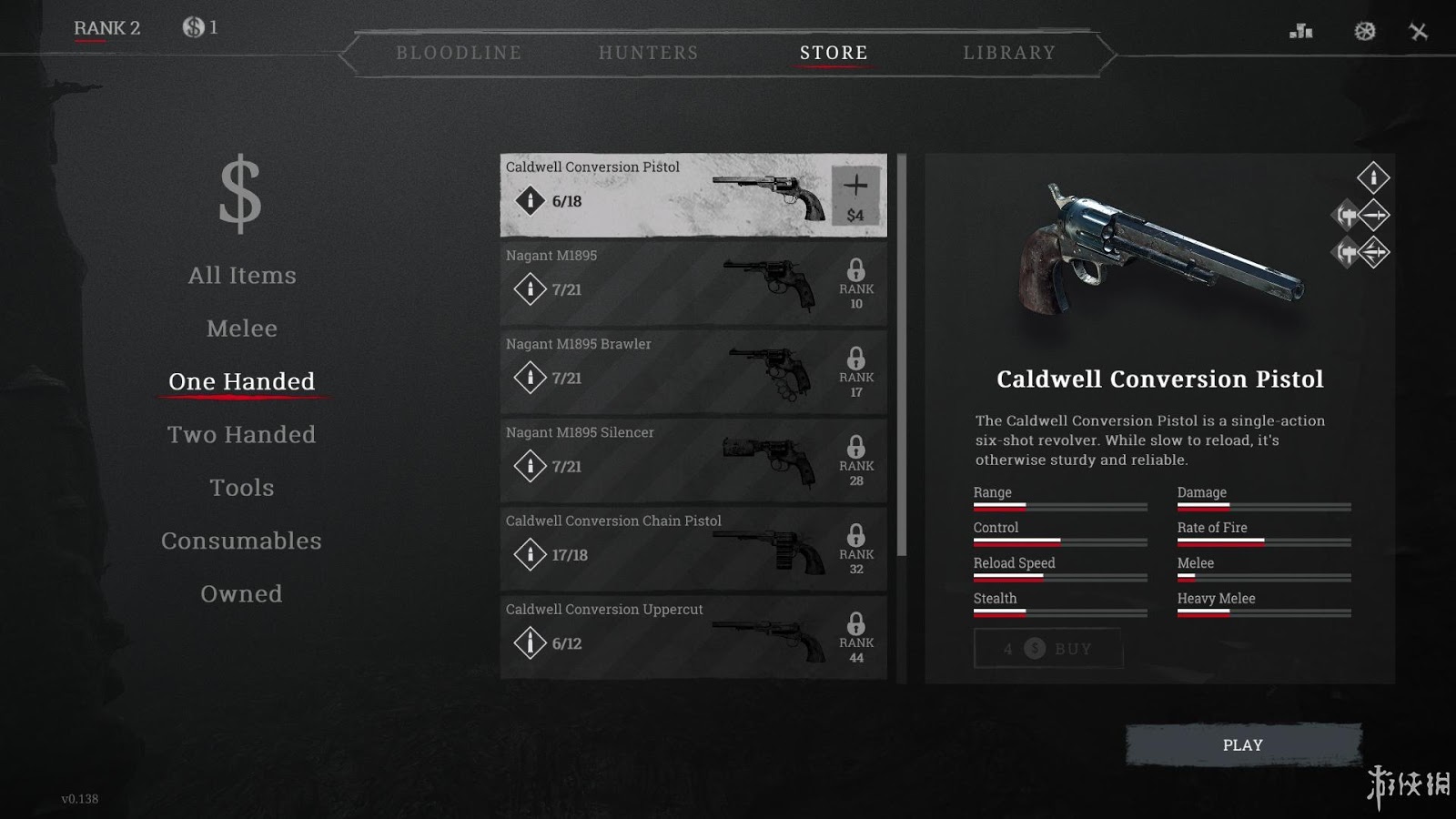
Task: Open the Hunters tab
Action: [648, 53]
